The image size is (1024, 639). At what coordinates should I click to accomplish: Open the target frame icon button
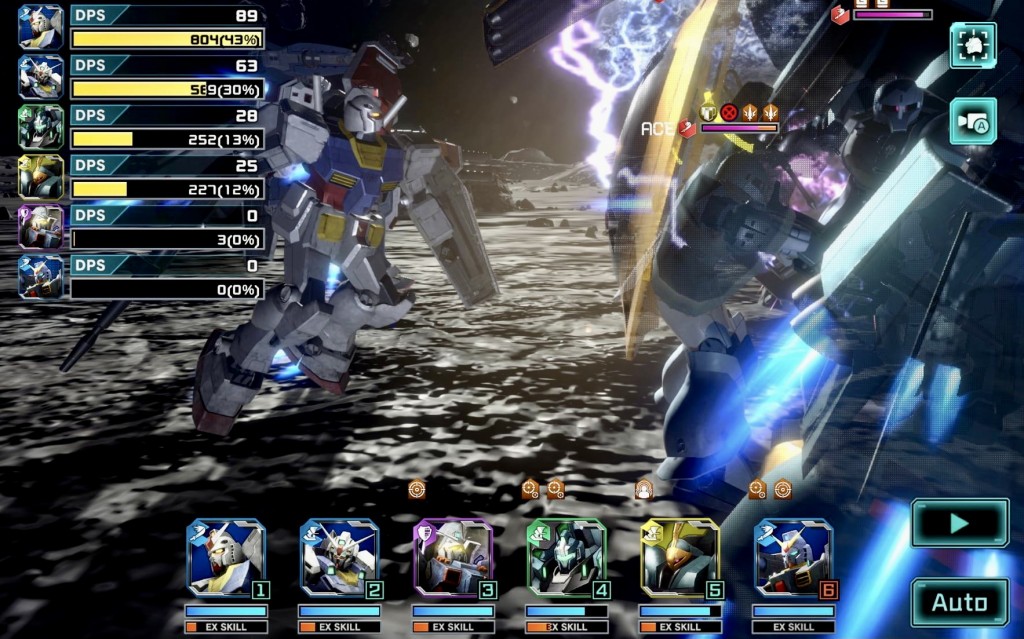pyautogui.click(x=972, y=45)
